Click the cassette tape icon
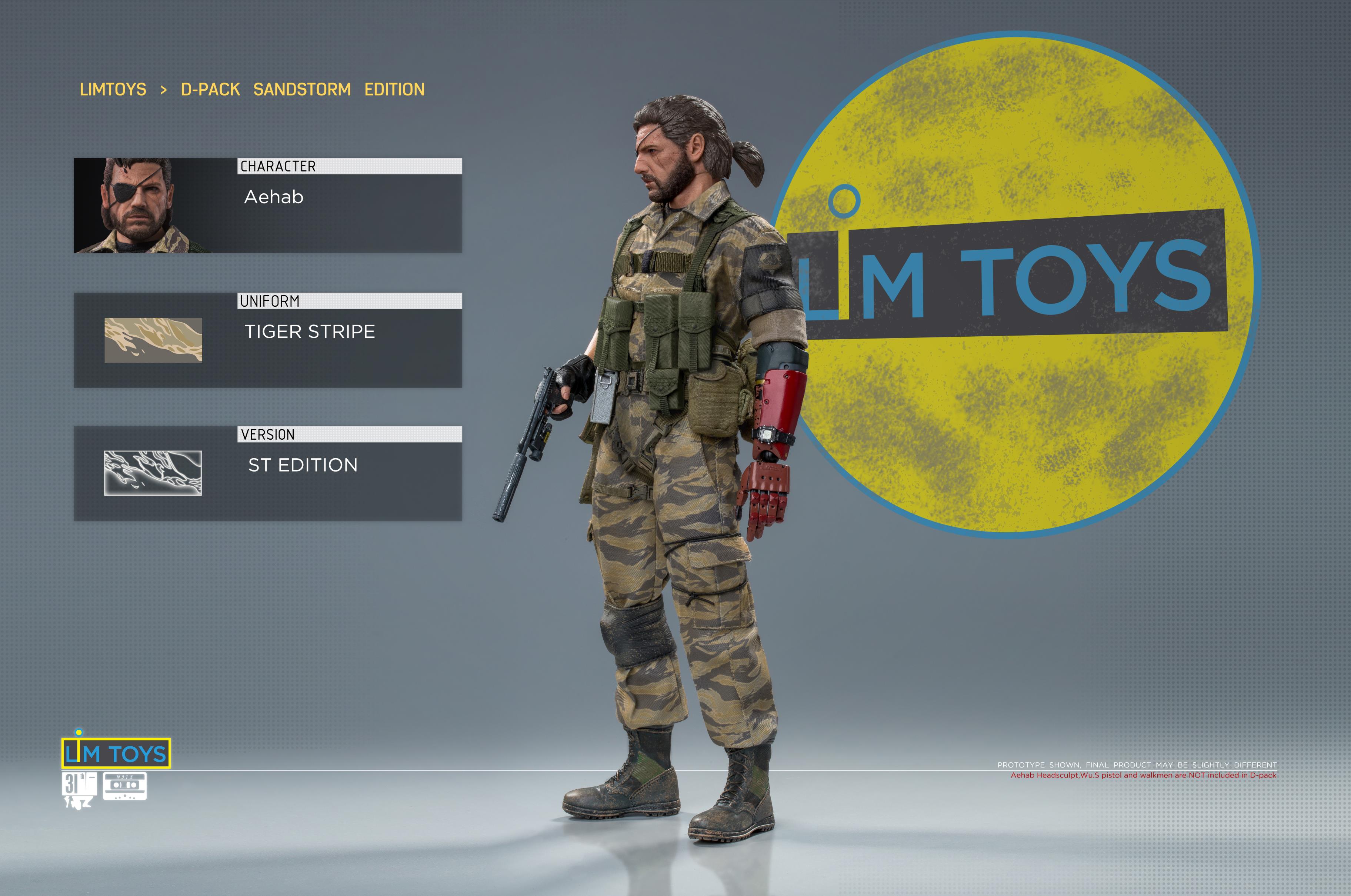The image size is (1351, 896). tap(125, 786)
